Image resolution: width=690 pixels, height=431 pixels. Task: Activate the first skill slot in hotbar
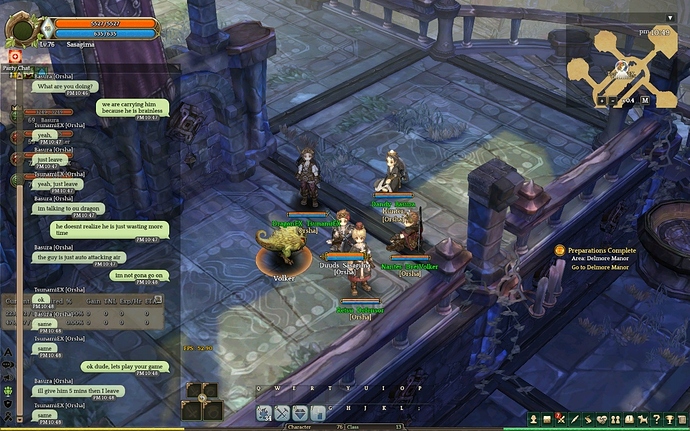coord(265,413)
